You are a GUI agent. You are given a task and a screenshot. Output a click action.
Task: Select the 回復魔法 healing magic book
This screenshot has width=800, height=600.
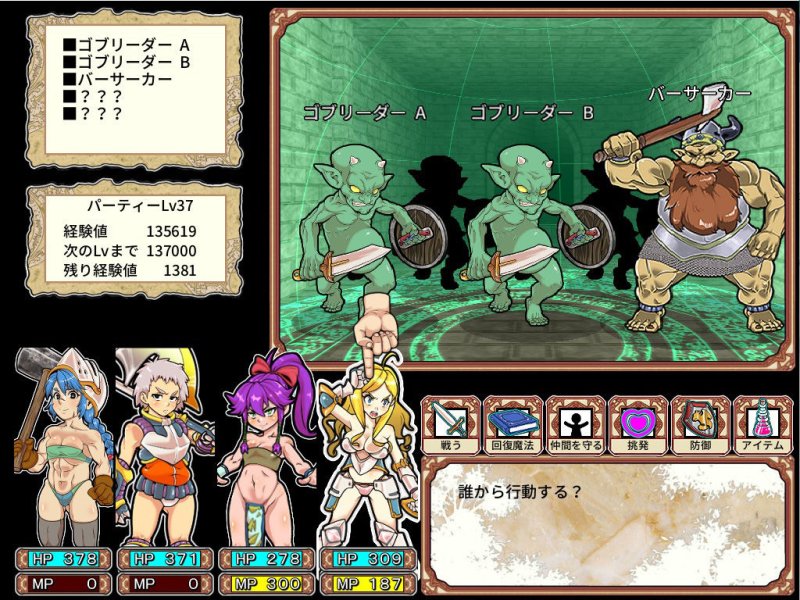[x=513, y=424]
